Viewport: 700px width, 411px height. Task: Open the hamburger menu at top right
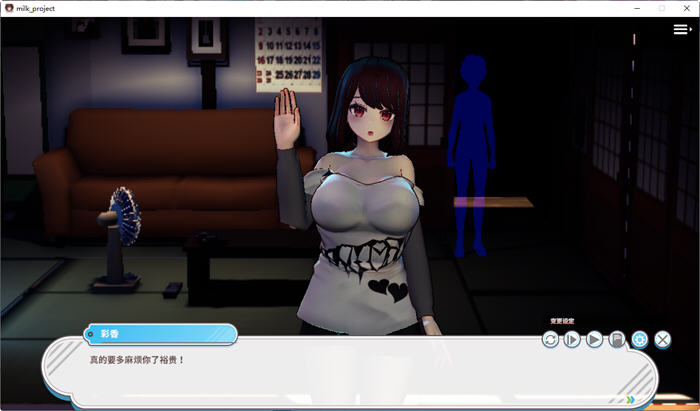(682, 30)
